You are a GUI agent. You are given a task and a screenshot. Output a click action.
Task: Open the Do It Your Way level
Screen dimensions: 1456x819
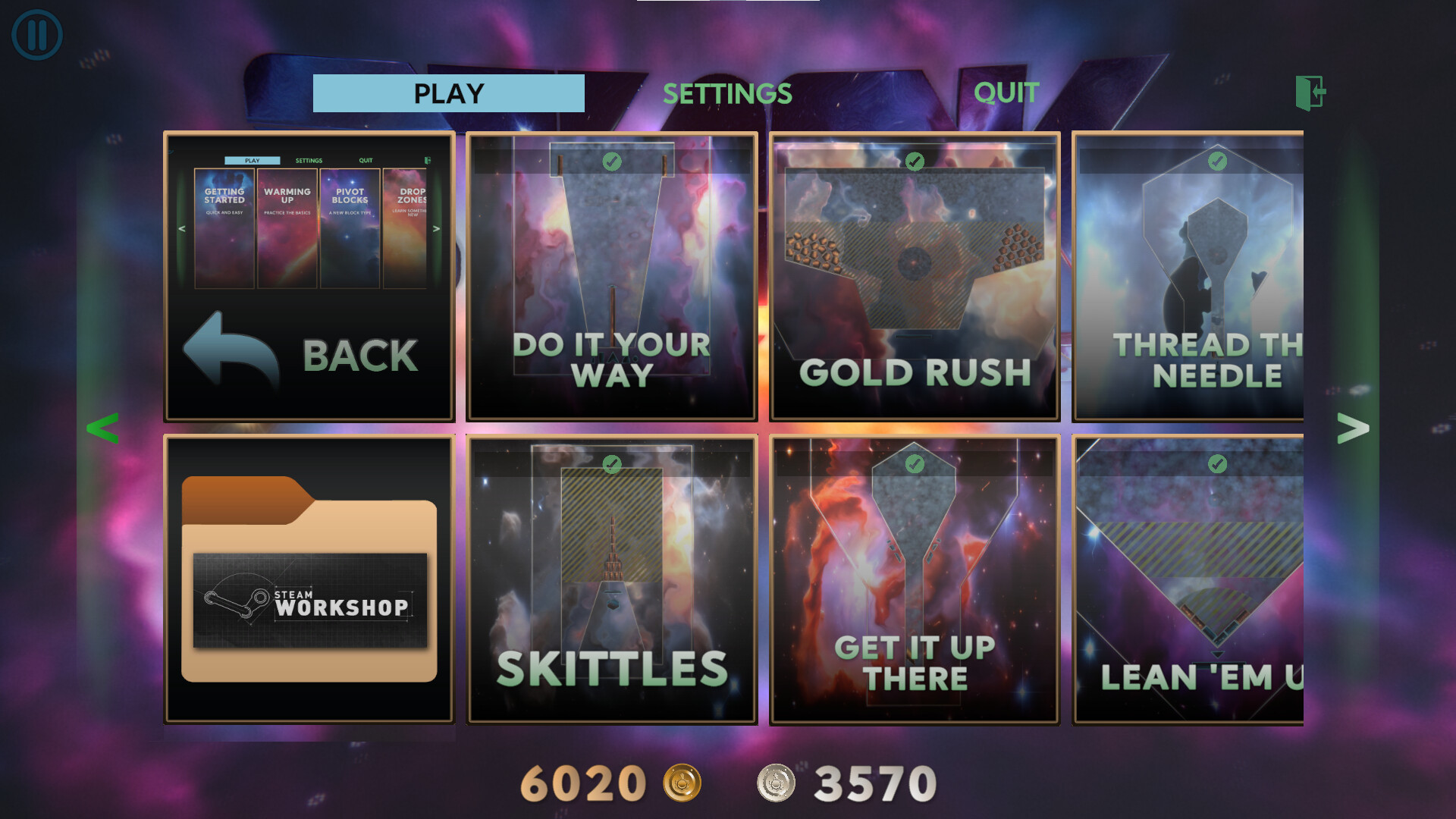tap(612, 277)
